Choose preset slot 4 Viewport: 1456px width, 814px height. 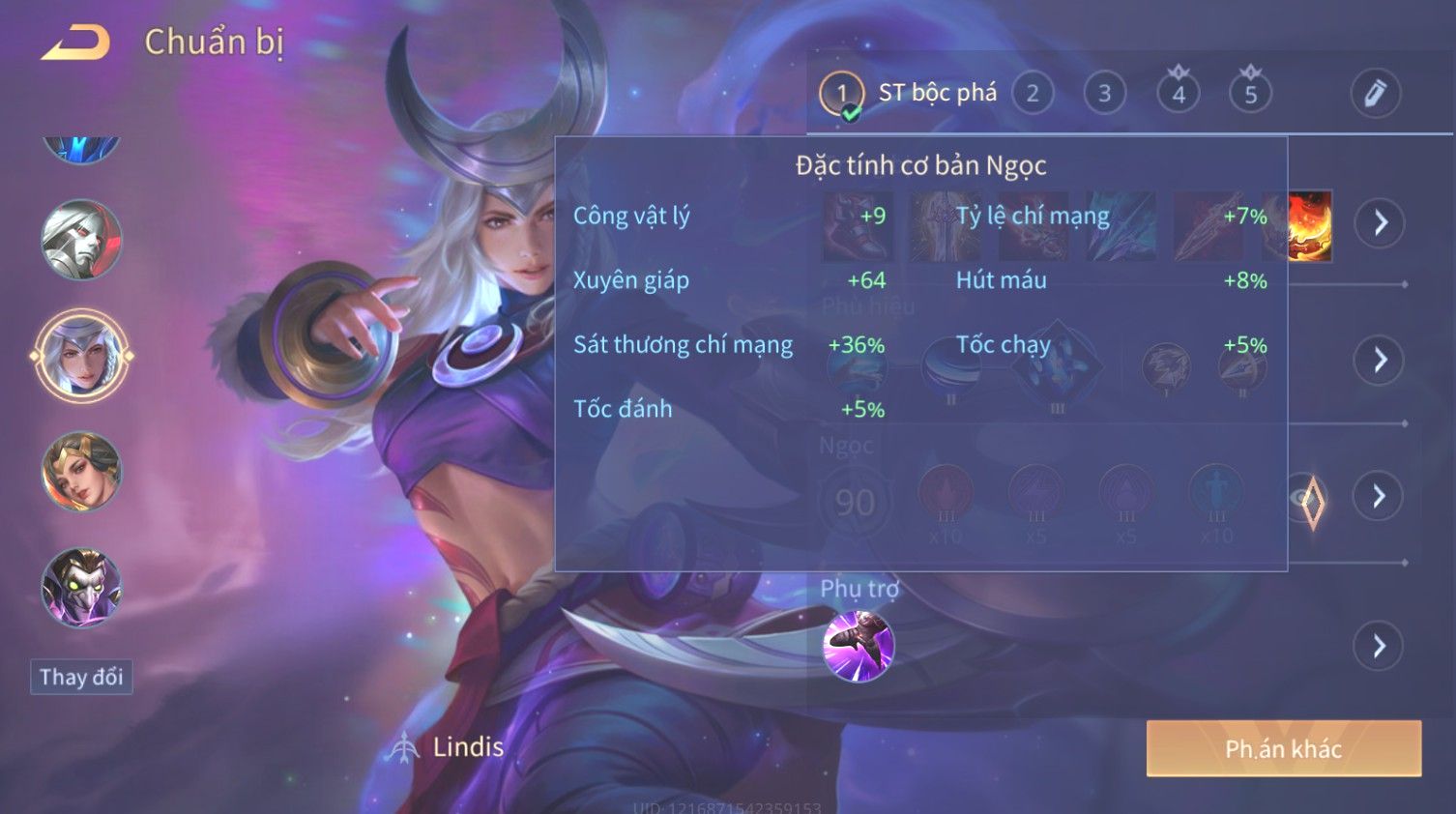pyautogui.click(x=1178, y=94)
